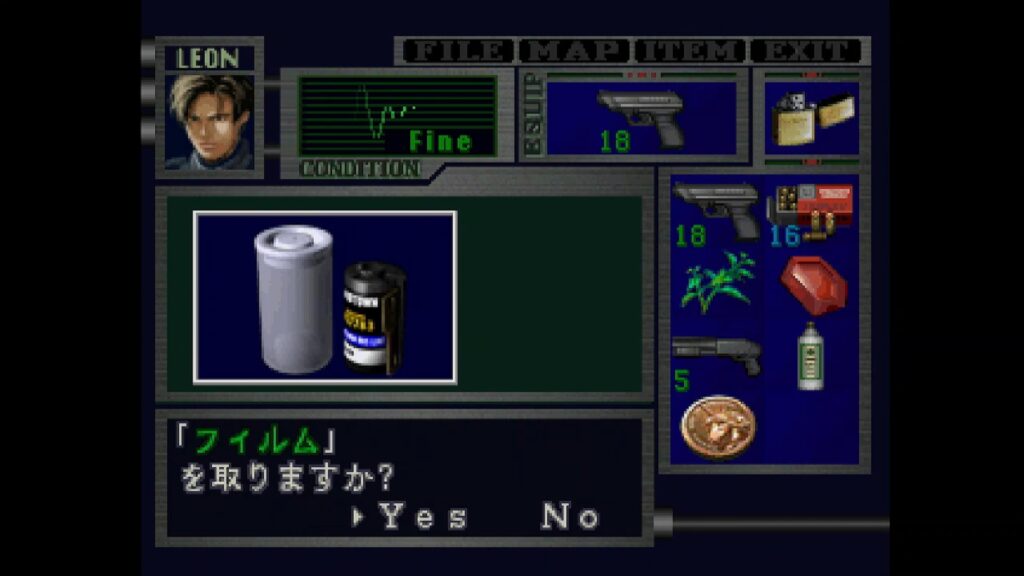The height and width of the screenshot is (576, 1024).
Task: Switch to the MAP tab
Action: click(x=576, y=51)
